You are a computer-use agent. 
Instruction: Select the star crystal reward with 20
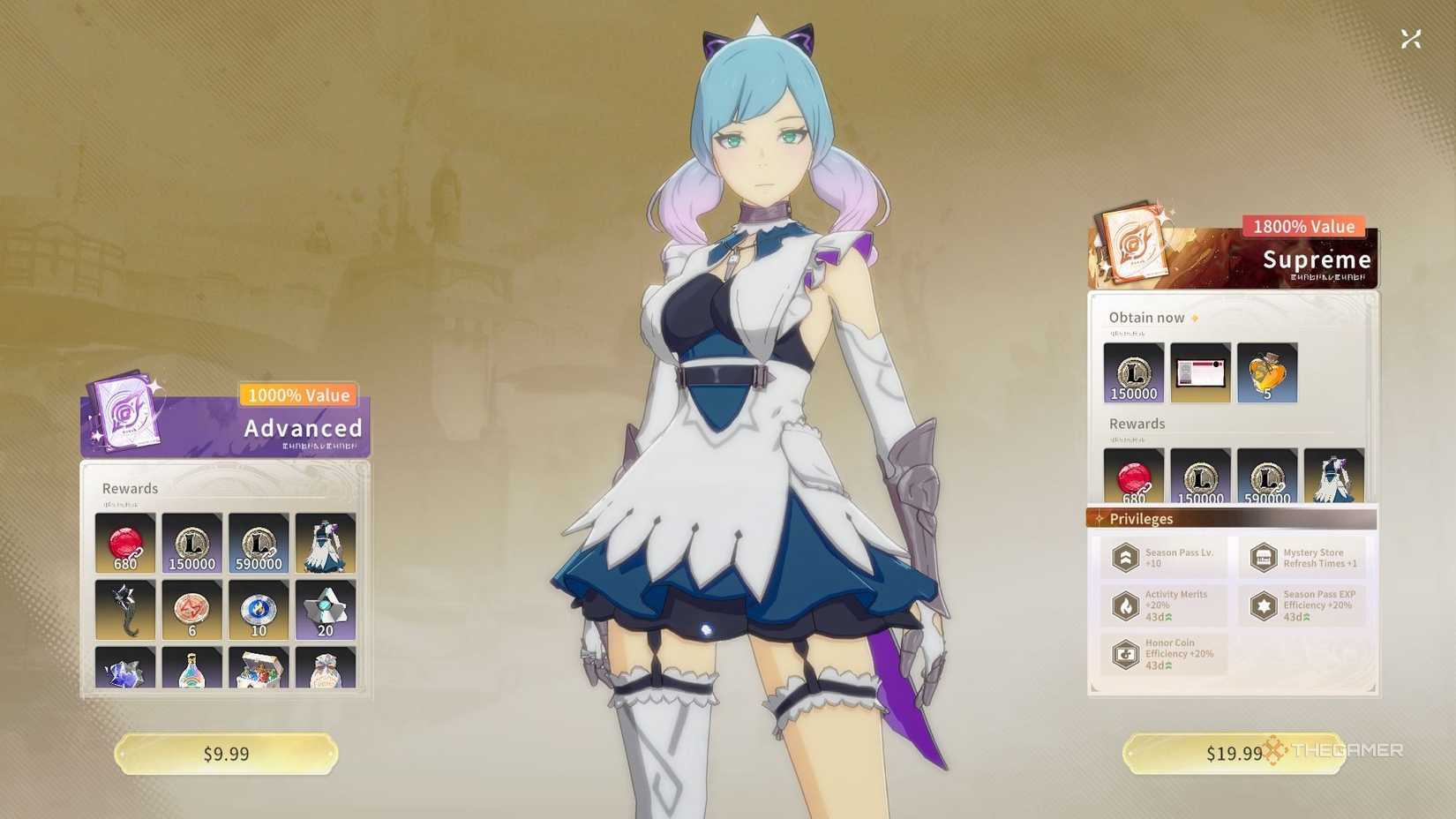(326, 610)
